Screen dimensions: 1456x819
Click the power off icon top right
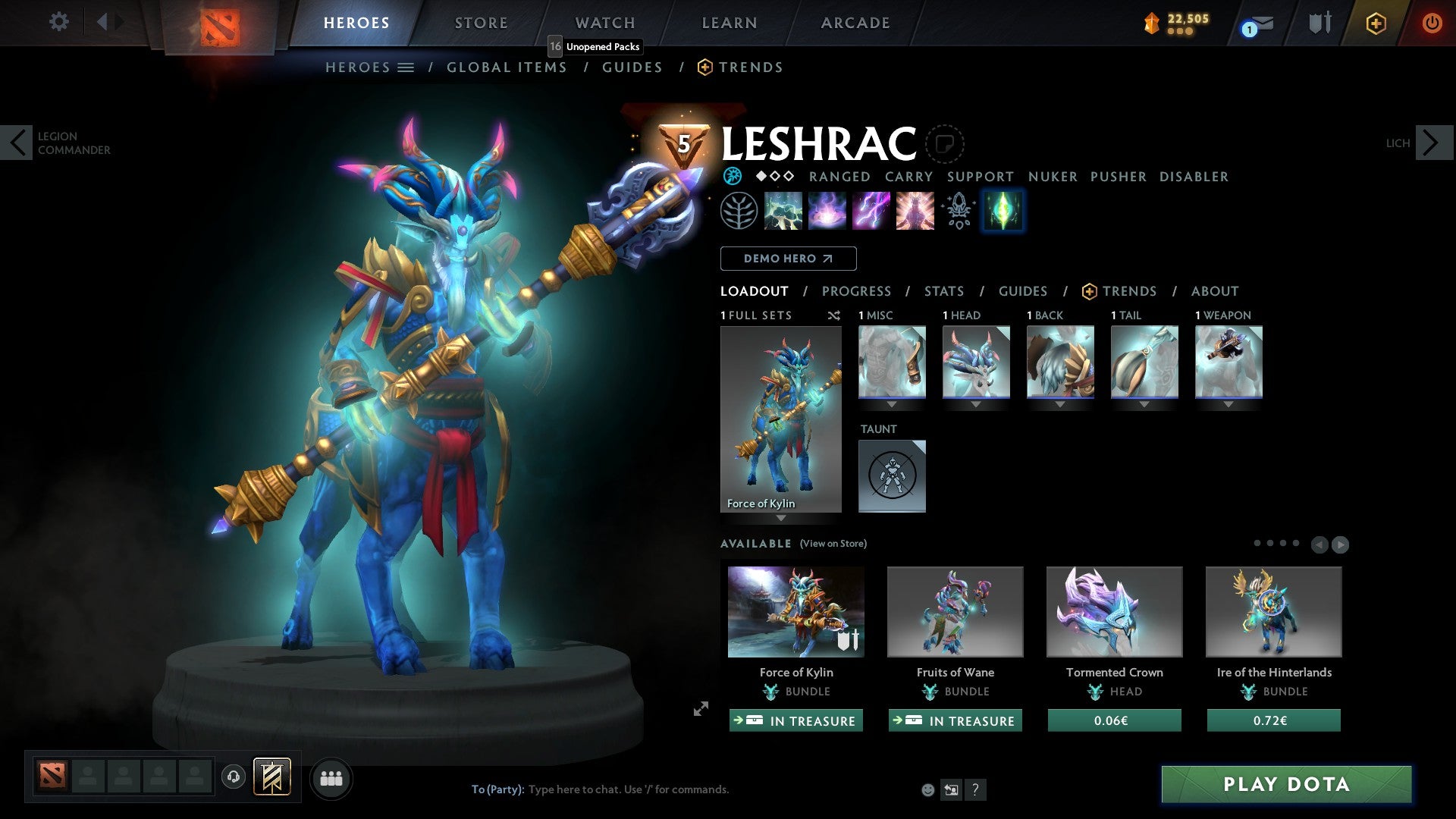(x=1432, y=23)
